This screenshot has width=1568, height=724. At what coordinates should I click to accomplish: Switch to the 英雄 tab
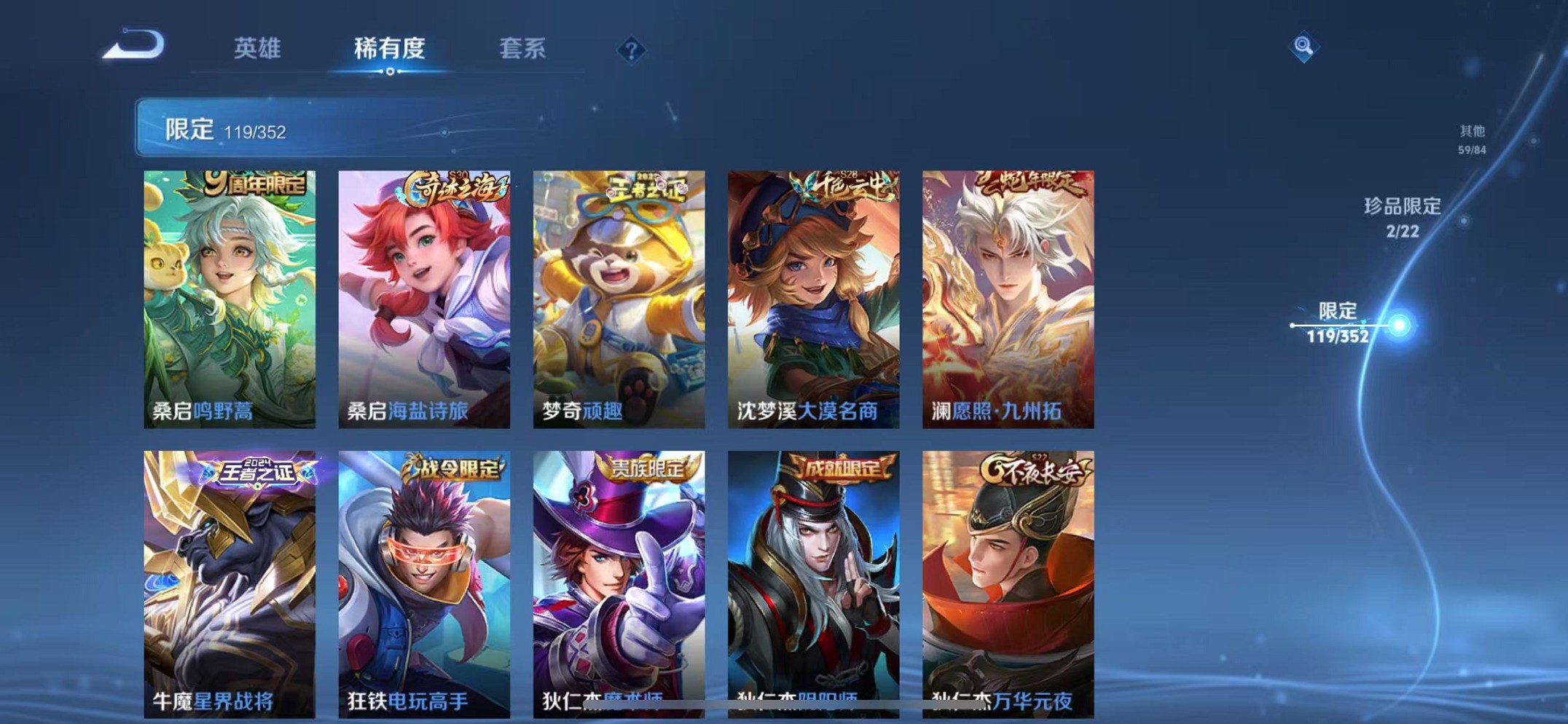(258, 48)
